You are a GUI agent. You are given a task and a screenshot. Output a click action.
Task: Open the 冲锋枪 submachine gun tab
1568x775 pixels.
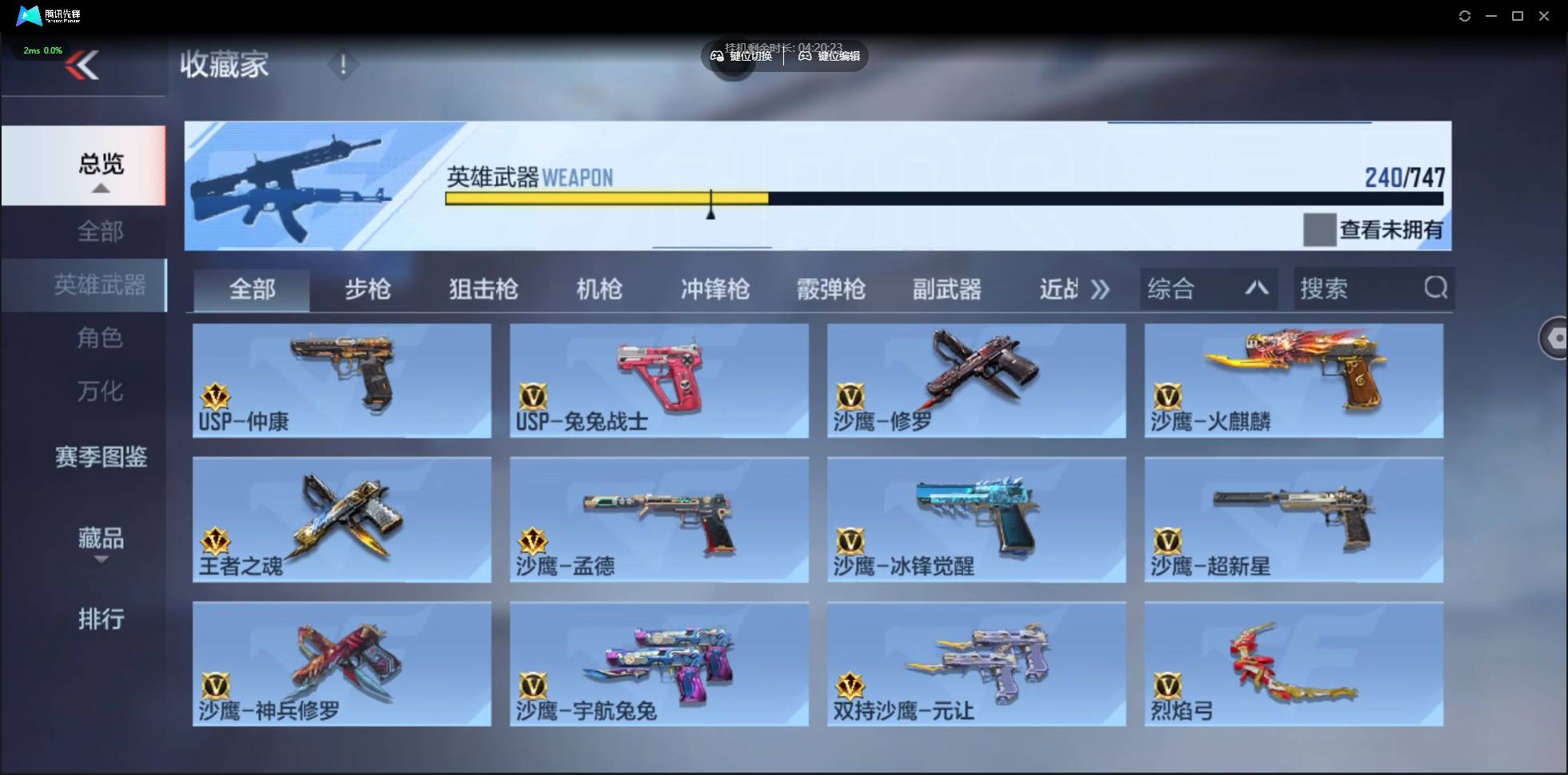(x=714, y=289)
